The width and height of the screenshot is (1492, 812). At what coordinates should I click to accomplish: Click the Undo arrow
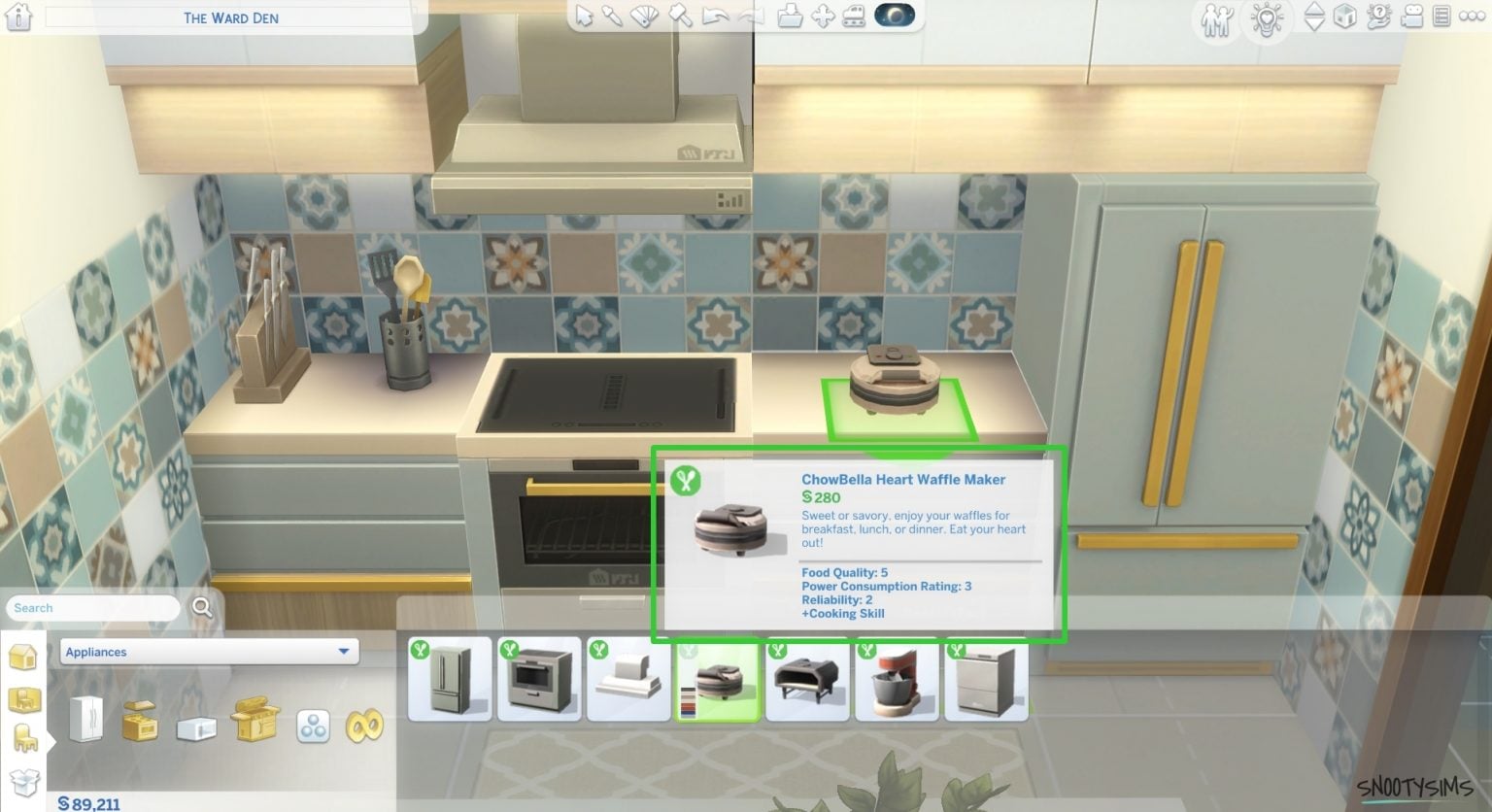714,17
